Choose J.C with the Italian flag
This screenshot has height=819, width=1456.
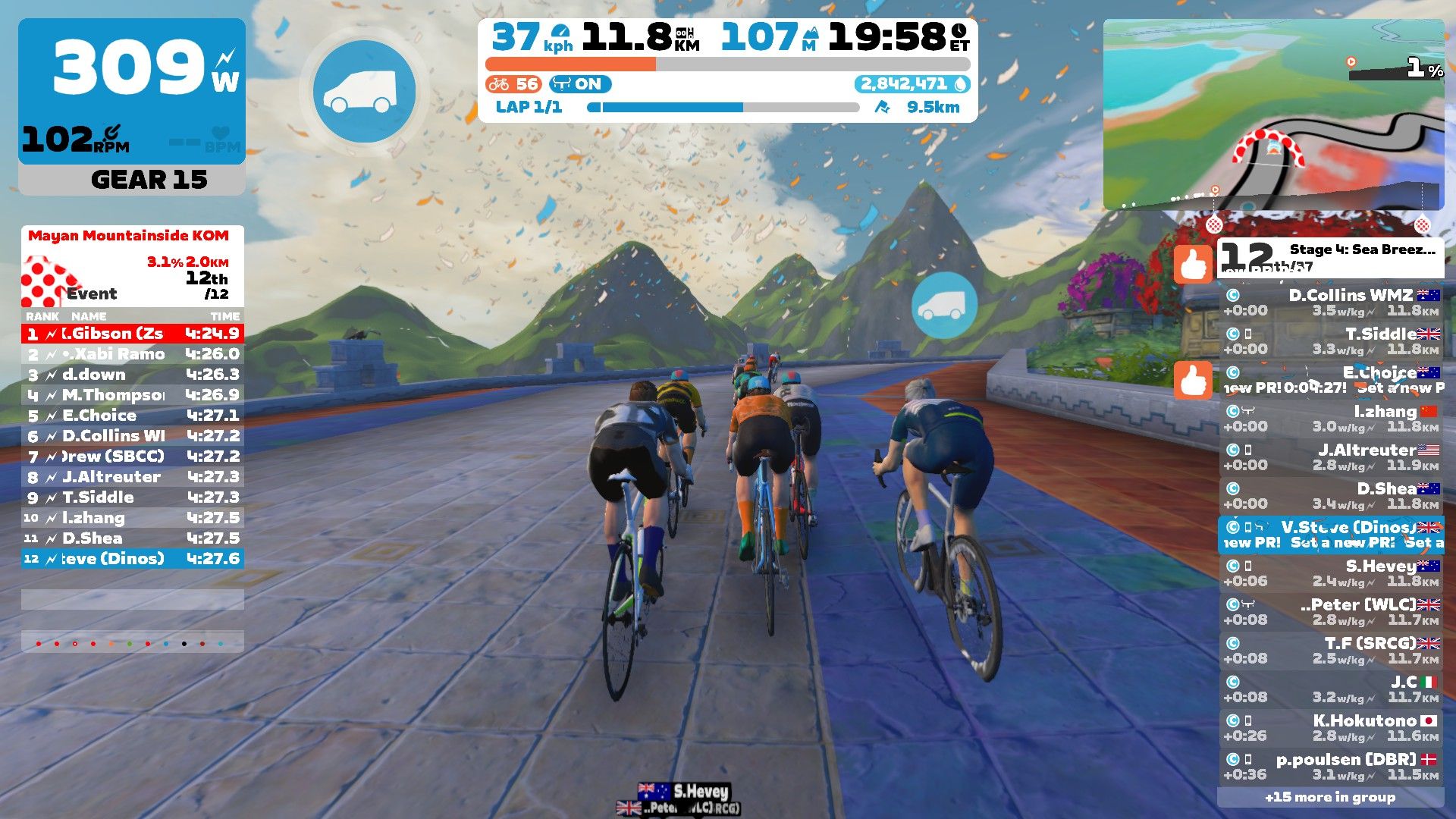pos(1331,689)
